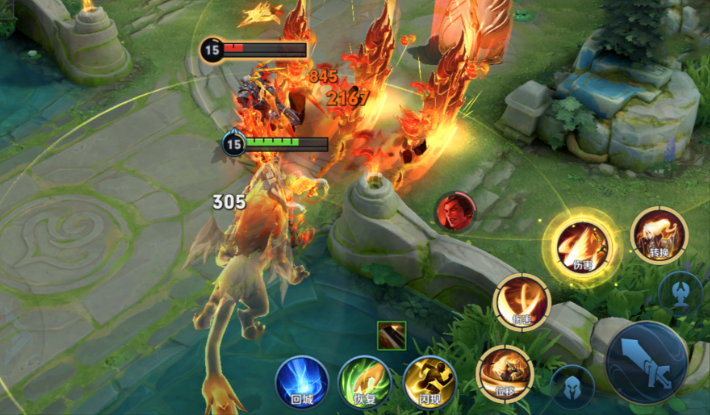Use the small square equipment item icon
The image size is (710, 415).
392,336
